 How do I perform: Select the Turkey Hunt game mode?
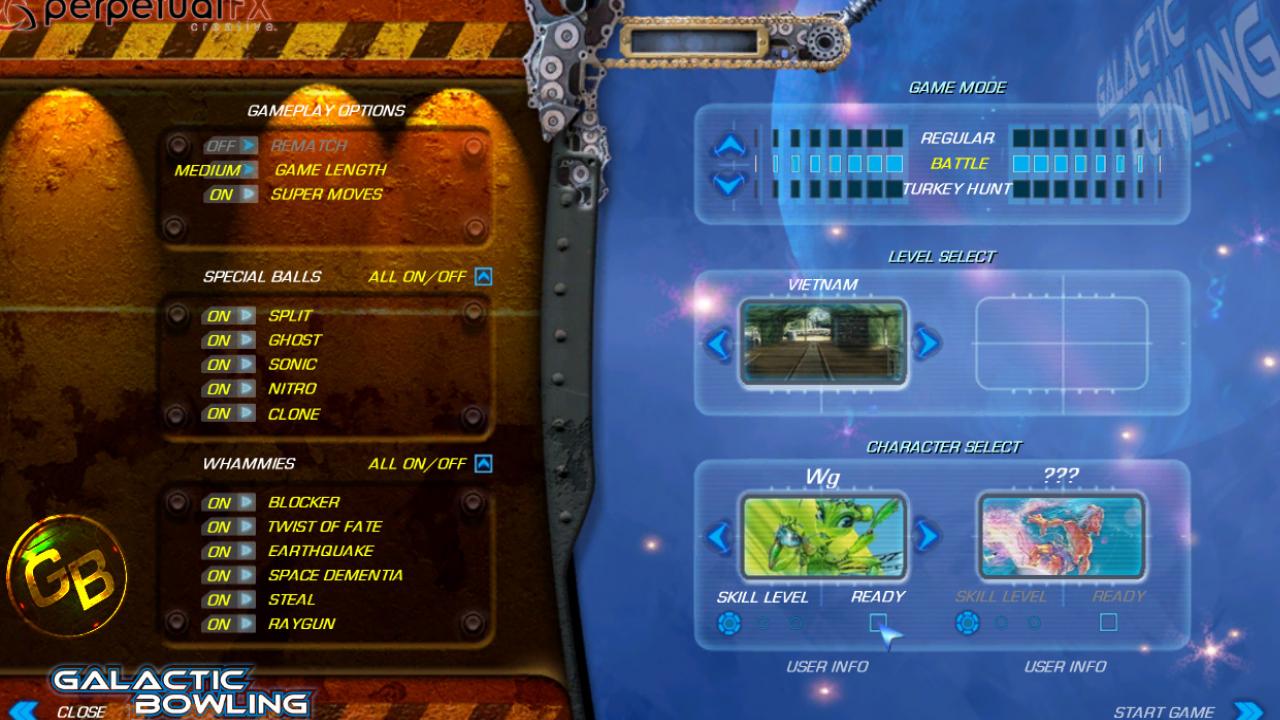959,187
